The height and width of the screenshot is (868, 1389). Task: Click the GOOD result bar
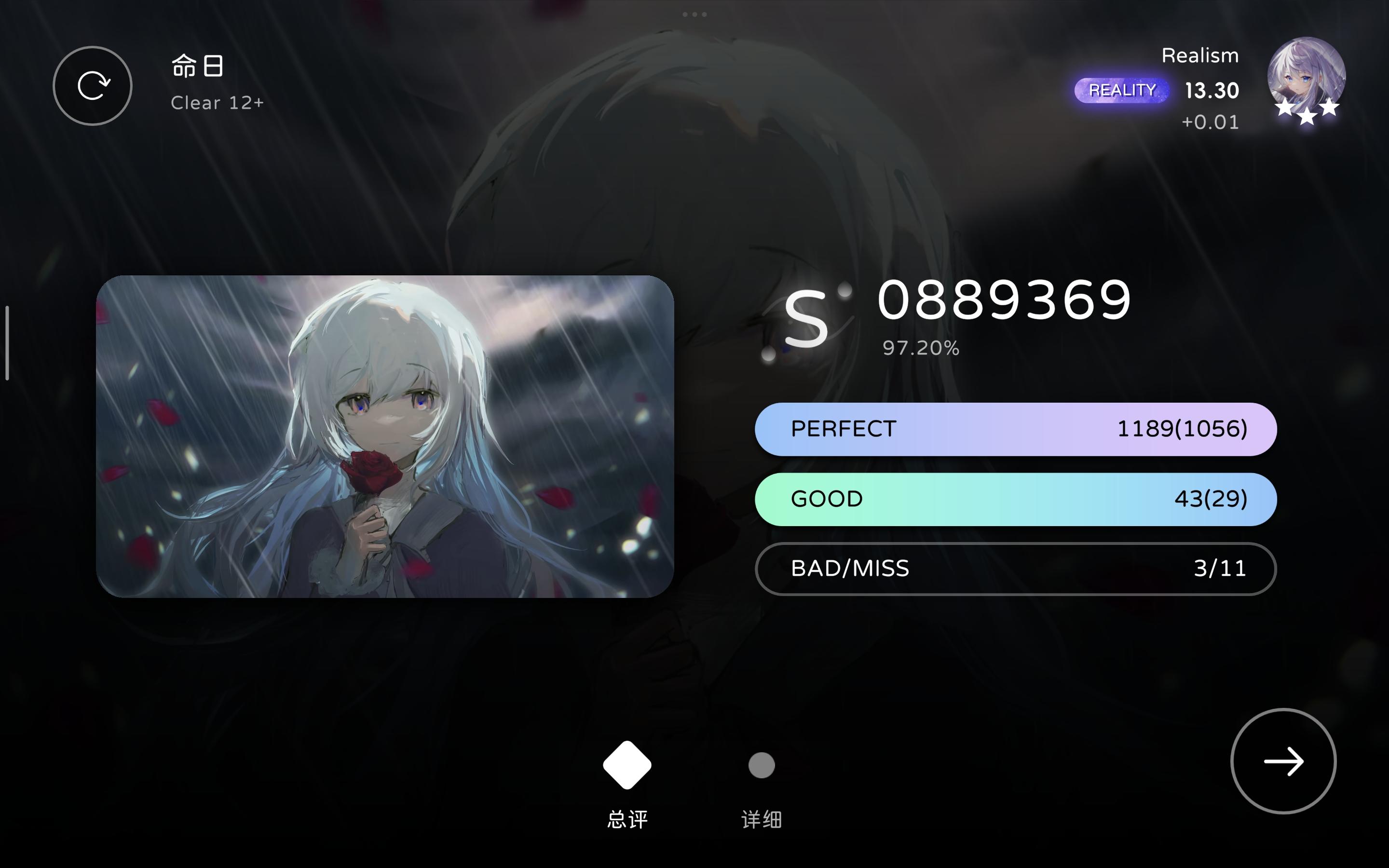[1016, 499]
